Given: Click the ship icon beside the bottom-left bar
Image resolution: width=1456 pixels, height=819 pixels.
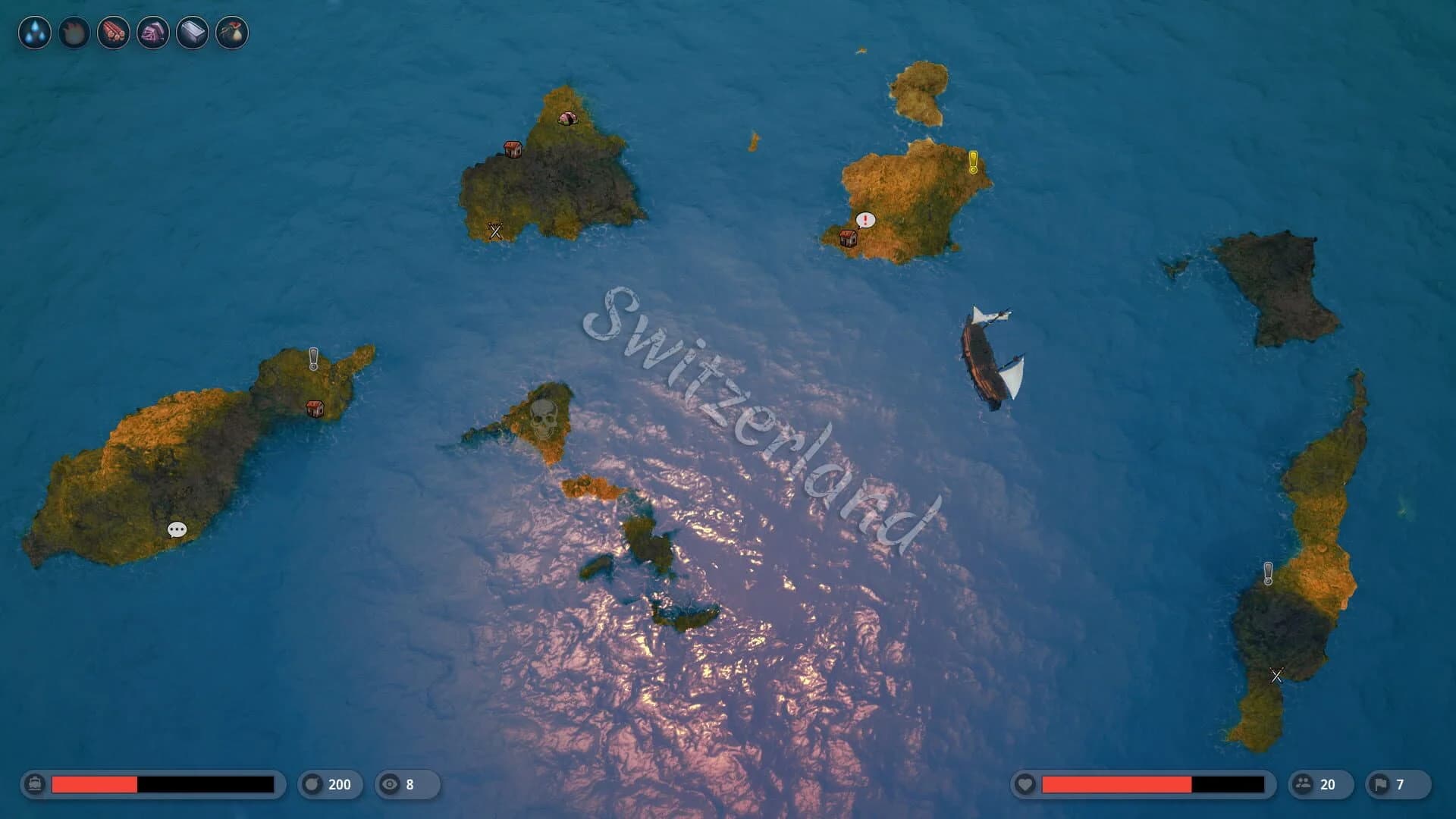Looking at the screenshot, I should coord(33,785).
